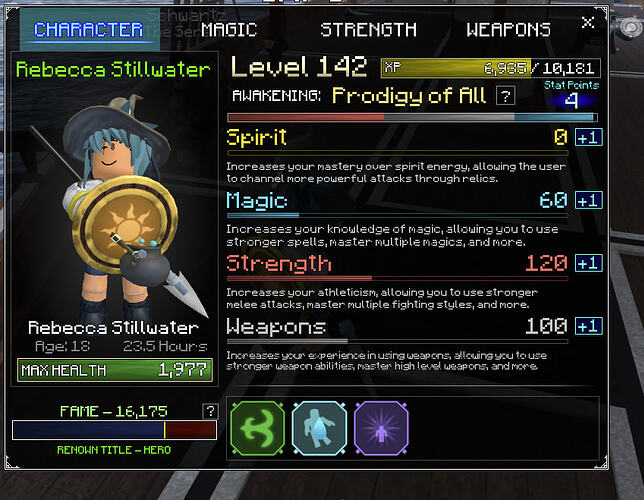
Task: Show the Weapons tab
Action: 508,29
